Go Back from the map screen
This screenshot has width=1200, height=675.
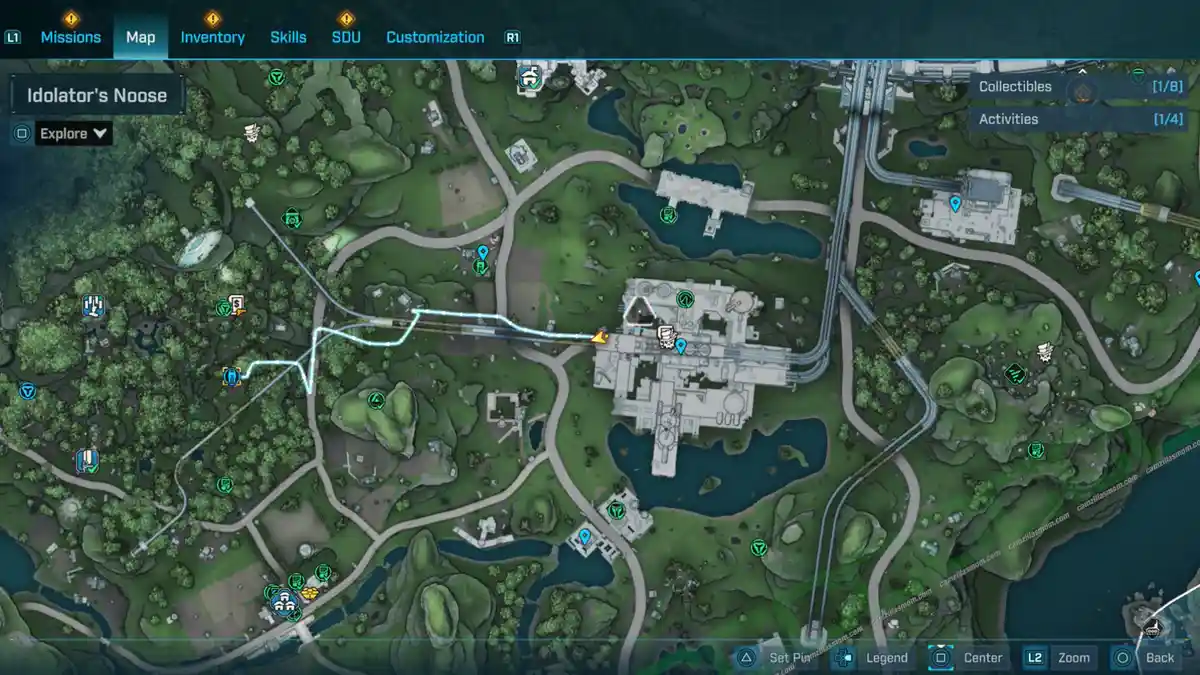pos(1147,658)
